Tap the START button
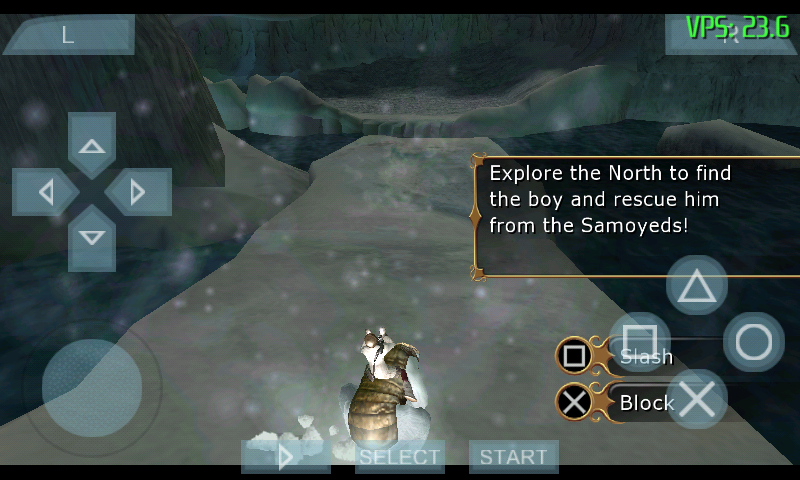This screenshot has width=800, height=480. pos(513,457)
